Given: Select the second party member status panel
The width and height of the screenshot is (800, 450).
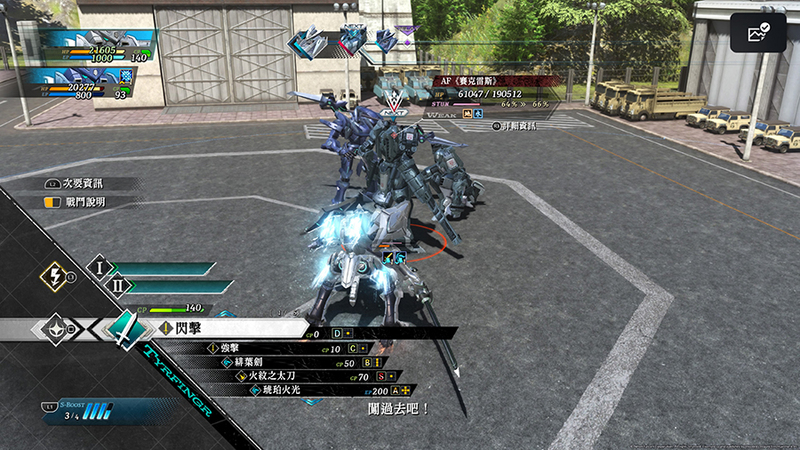Looking at the screenshot, I should click(x=88, y=84).
